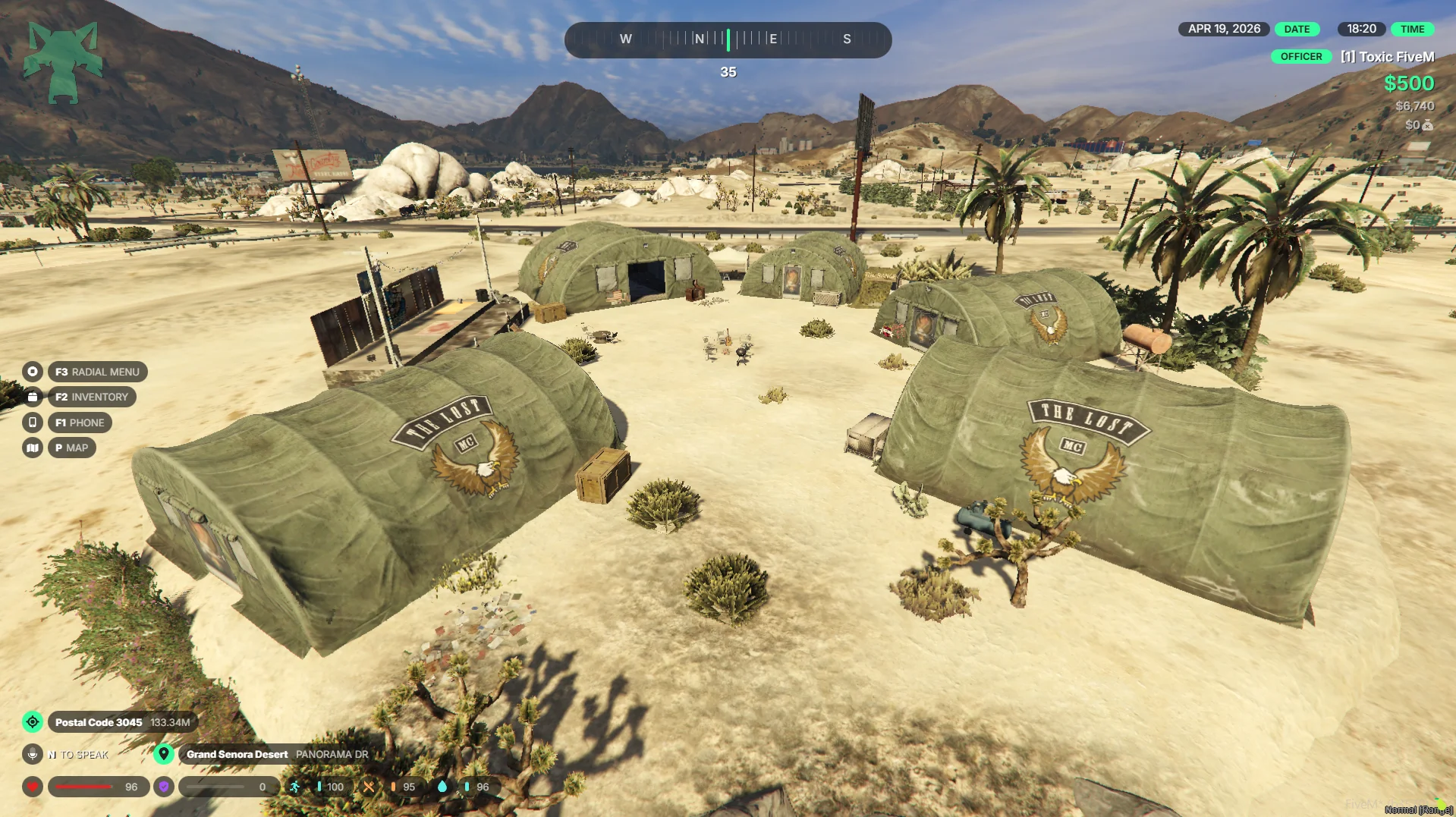Open the Radial Menu icon
1456x817 pixels.
(x=33, y=372)
